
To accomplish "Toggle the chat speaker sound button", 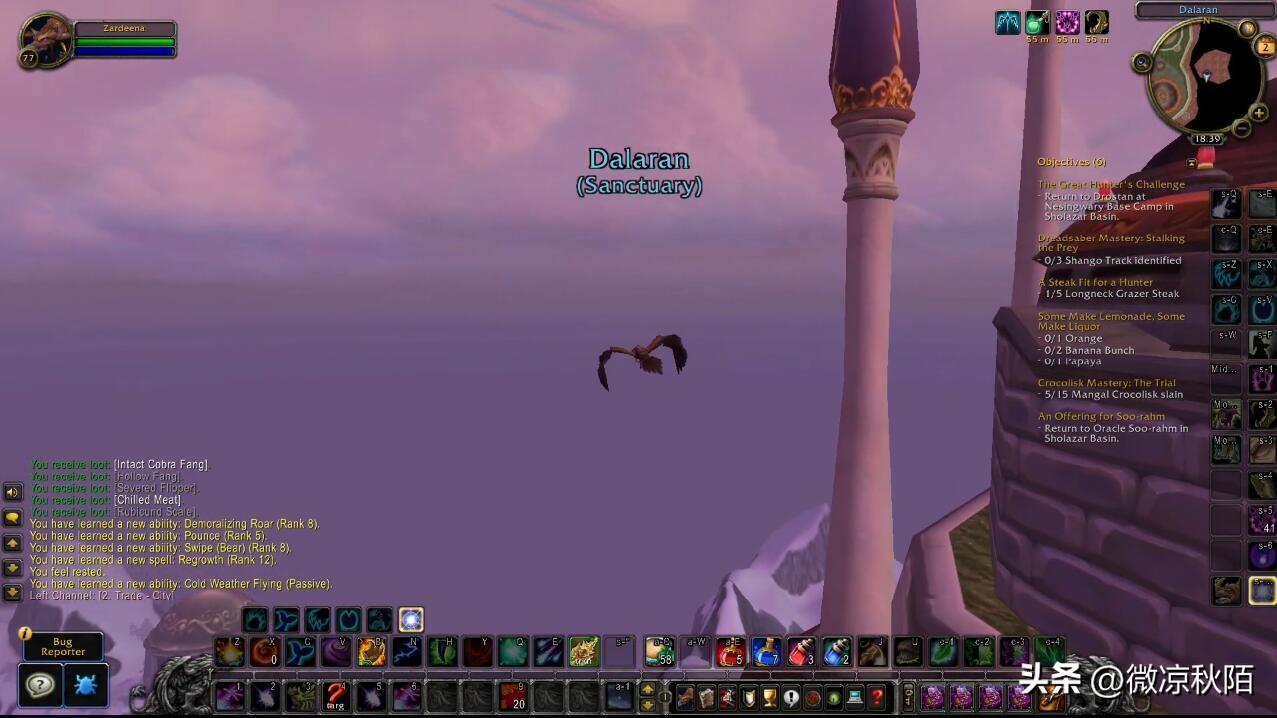I will tap(13, 492).
